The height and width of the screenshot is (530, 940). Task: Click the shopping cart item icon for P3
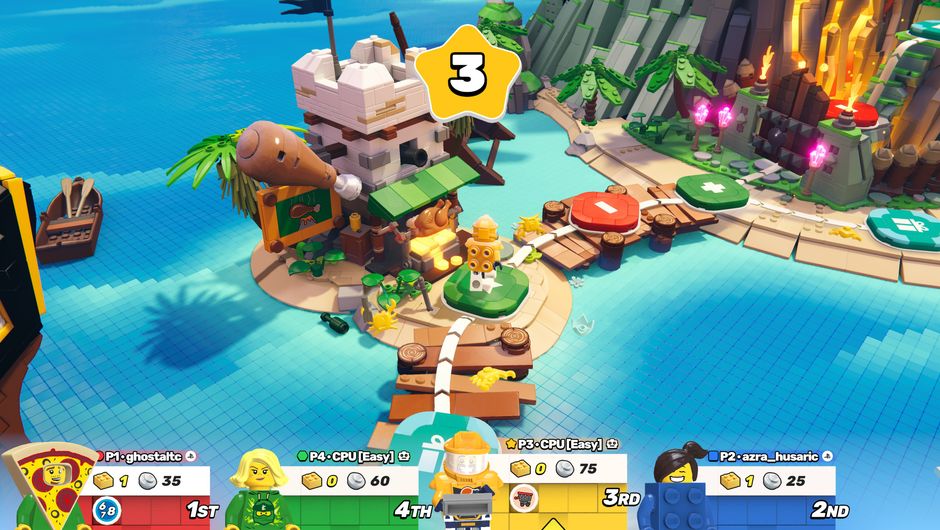point(523,496)
